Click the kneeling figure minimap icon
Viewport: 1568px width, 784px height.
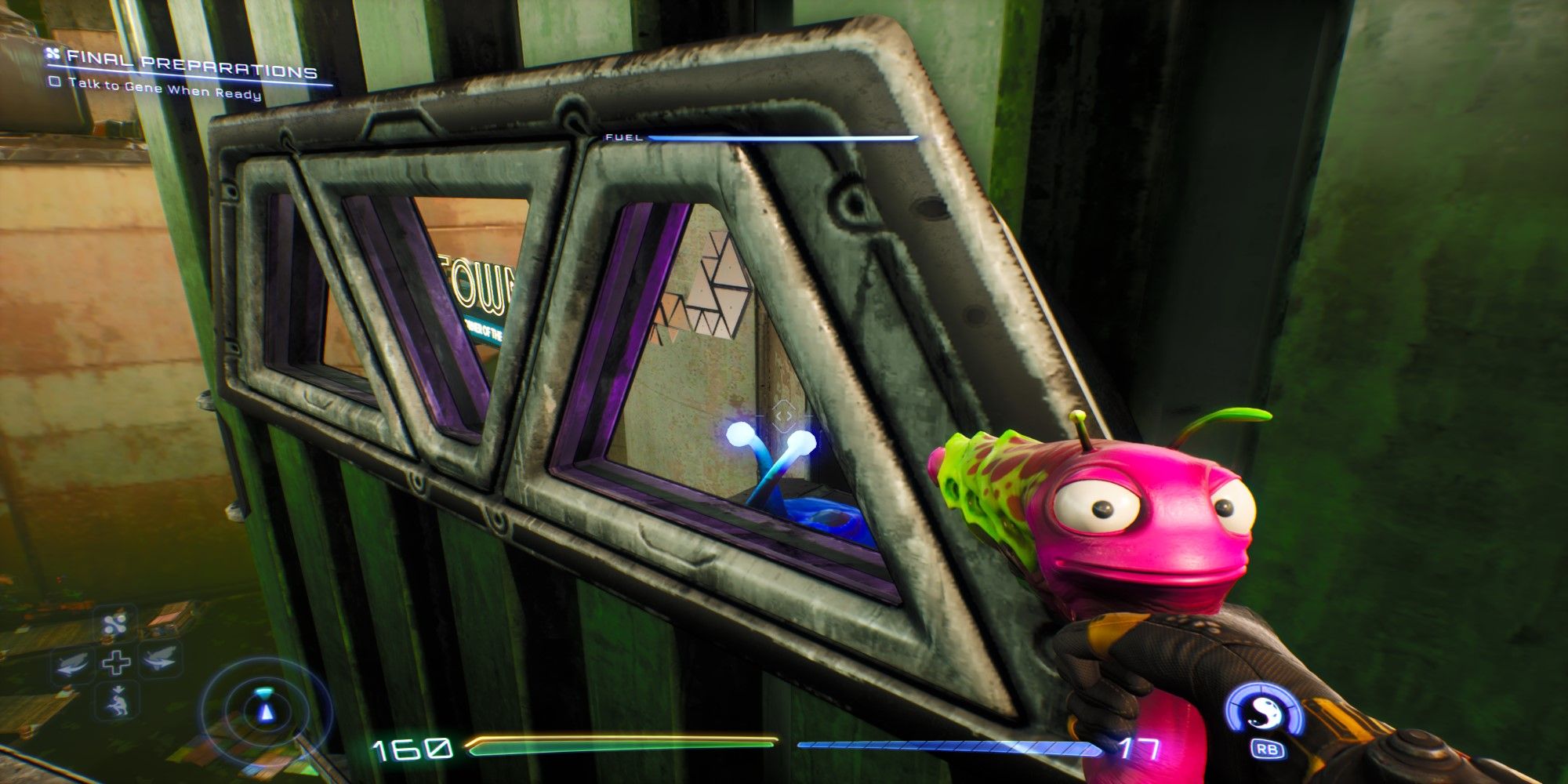click(117, 702)
